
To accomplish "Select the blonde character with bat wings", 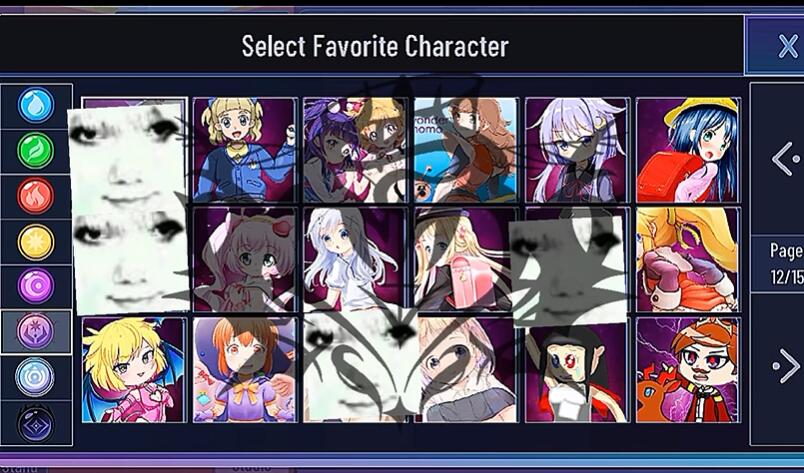I will (x=133, y=369).
